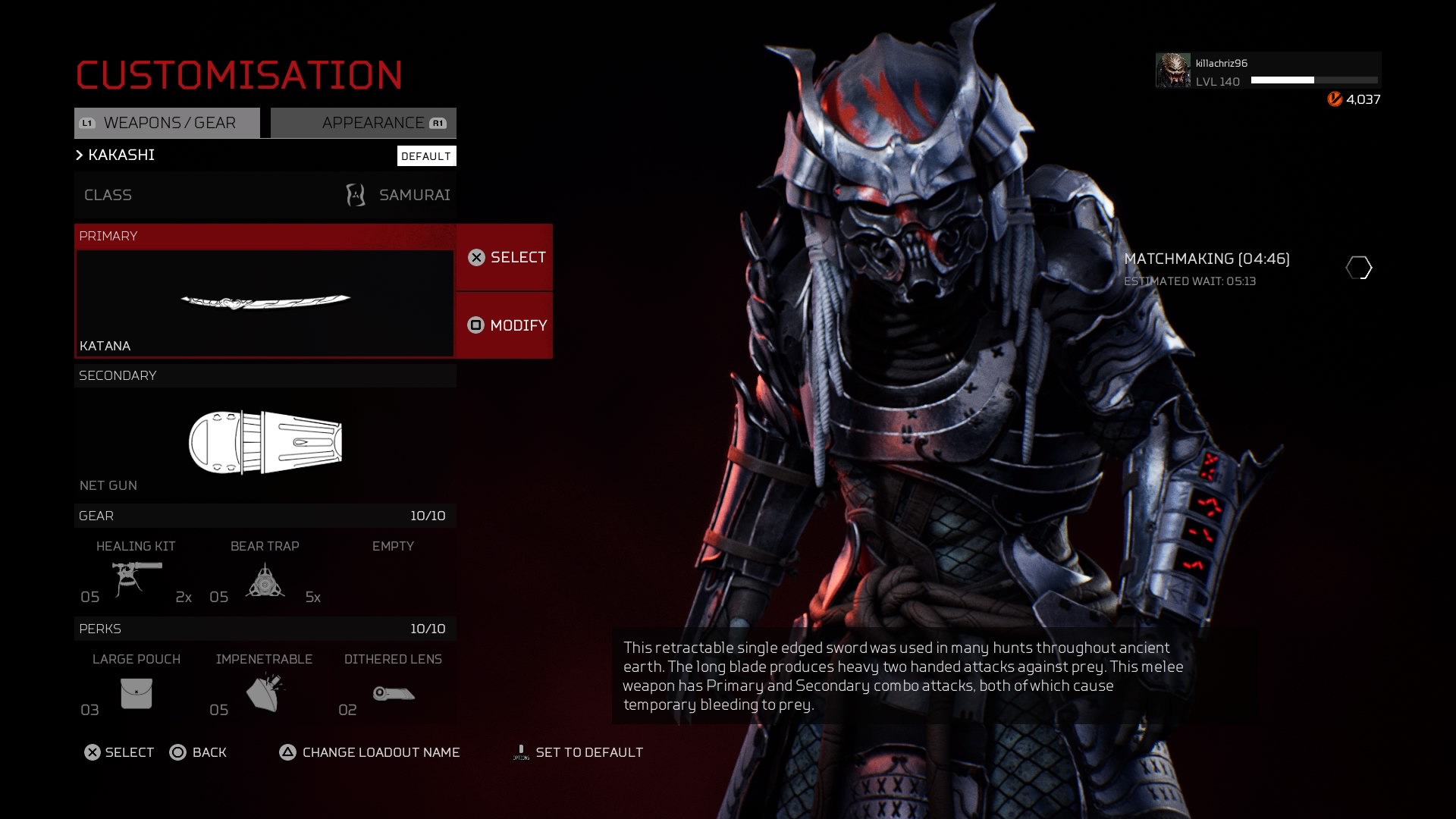
Task: Set the loadout to default
Action: click(579, 752)
